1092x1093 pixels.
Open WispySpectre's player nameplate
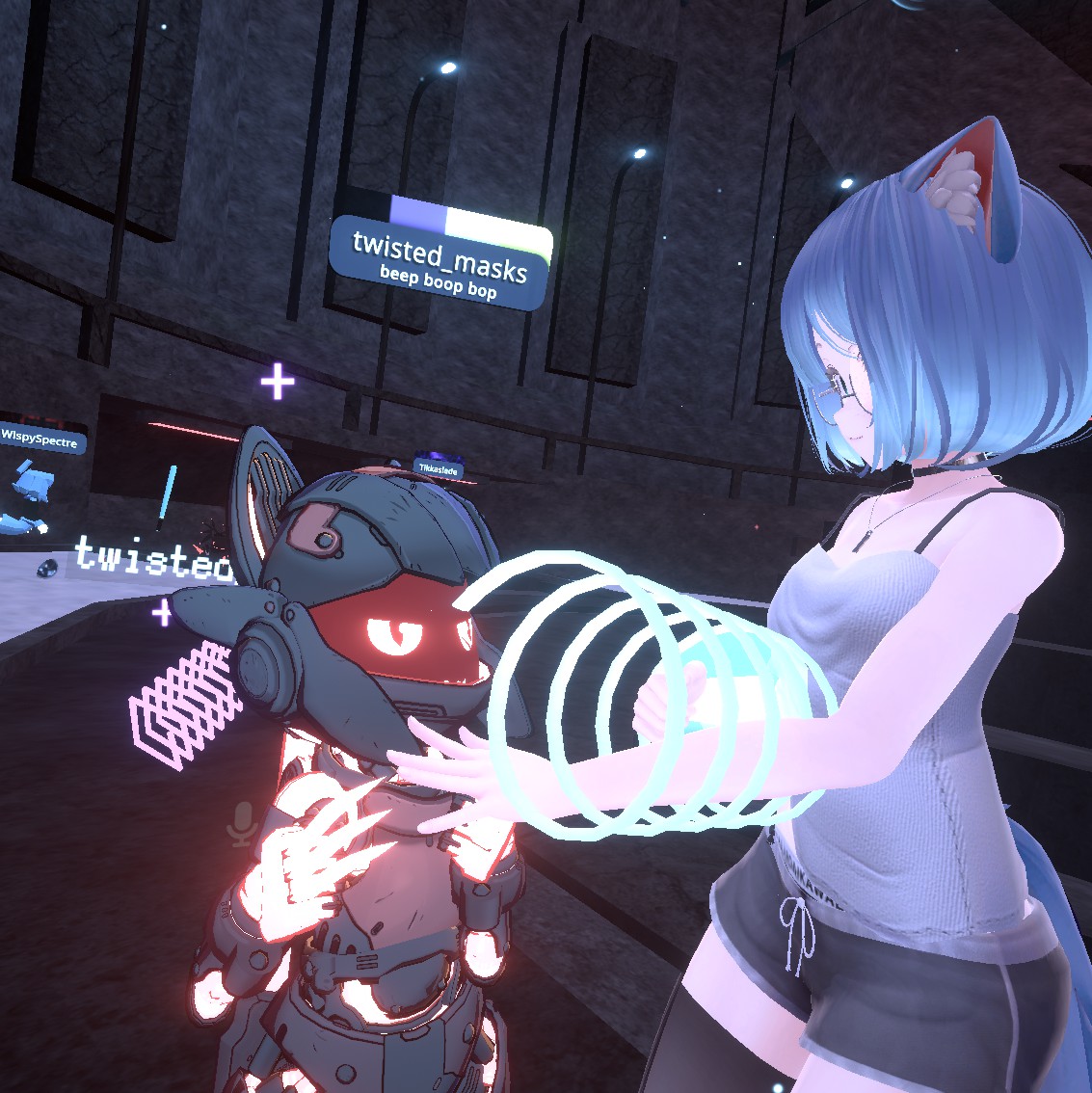[42, 441]
